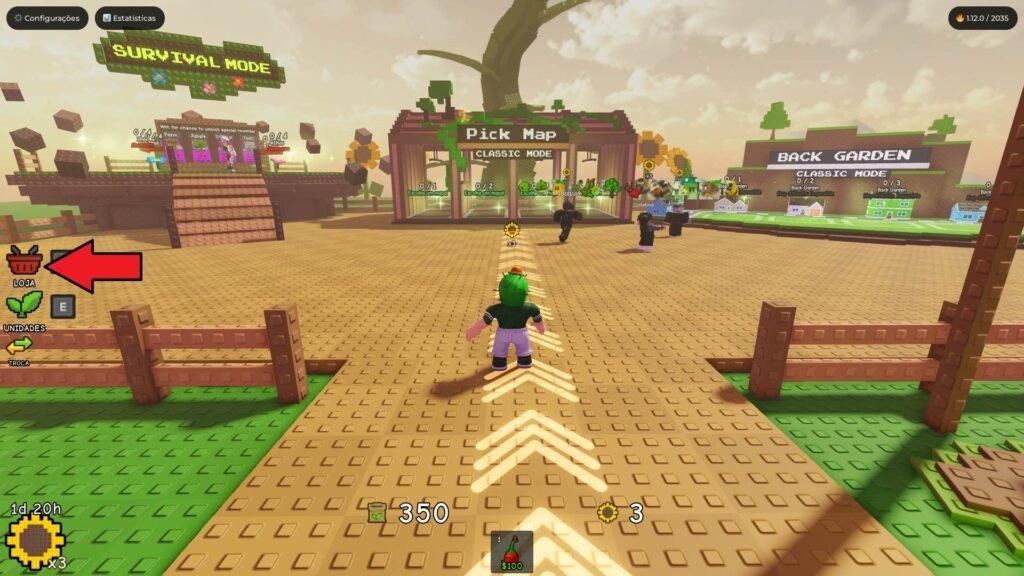Open the Loja shop basket
Viewport: 1024px width, 576px height.
pyautogui.click(x=24, y=262)
